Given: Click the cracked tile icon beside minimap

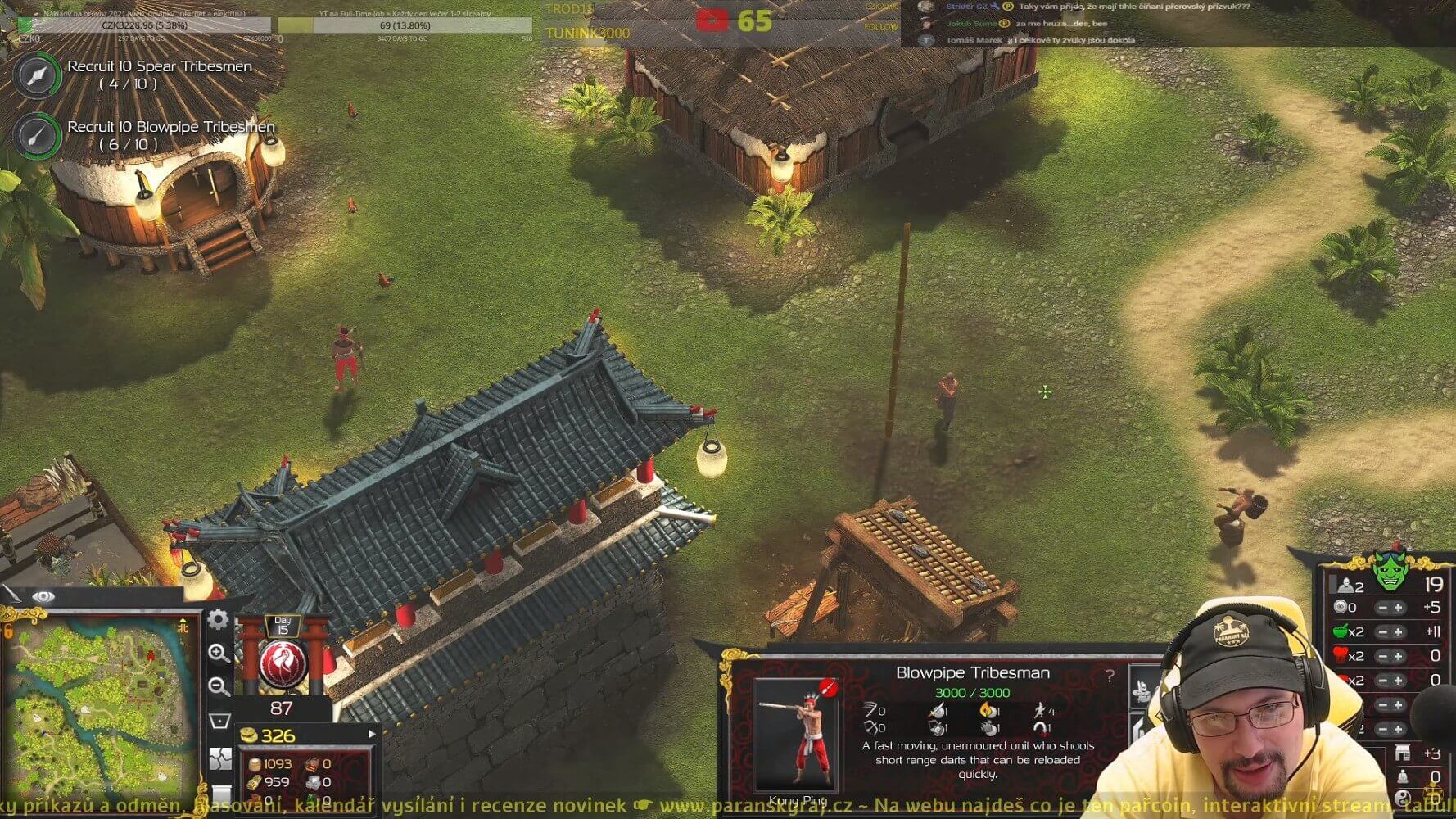Looking at the screenshot, I should coord(219,758).
